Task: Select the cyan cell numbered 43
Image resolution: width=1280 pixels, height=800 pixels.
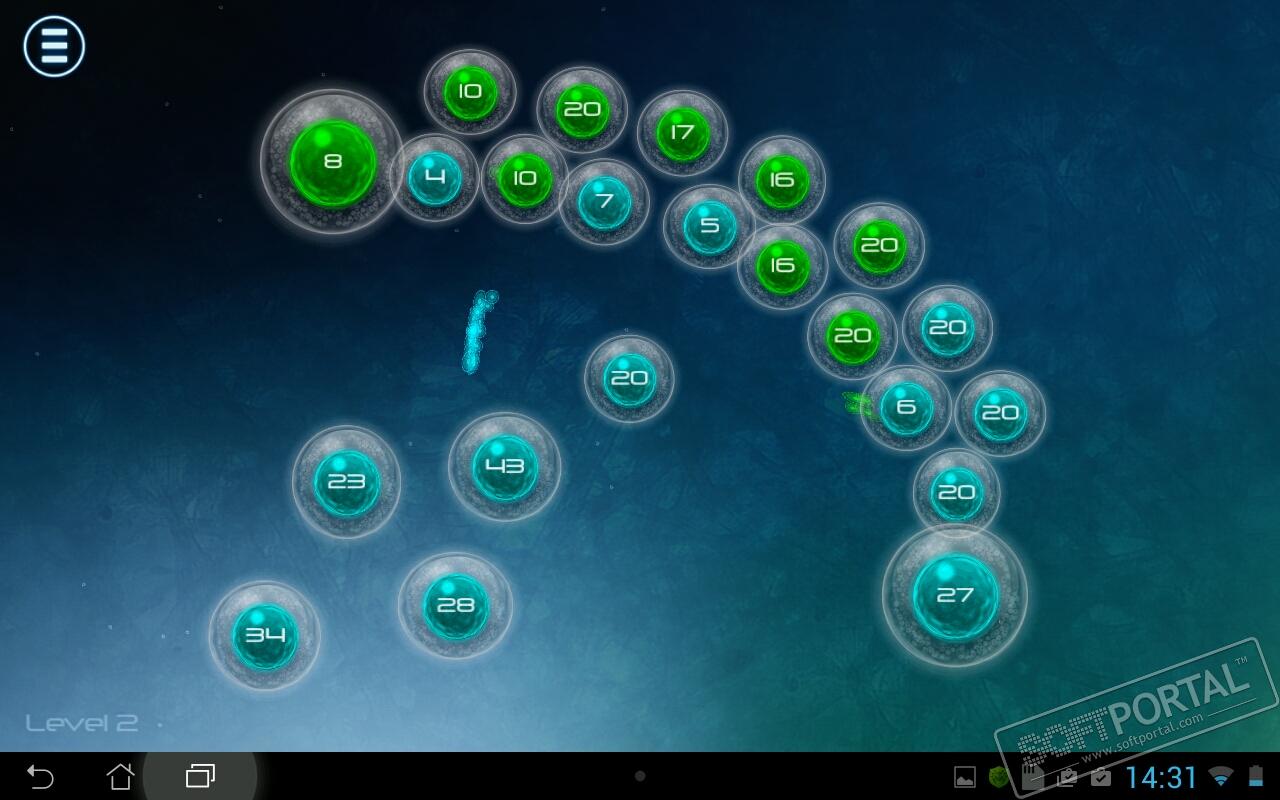Action: click(x=504, y=467)
